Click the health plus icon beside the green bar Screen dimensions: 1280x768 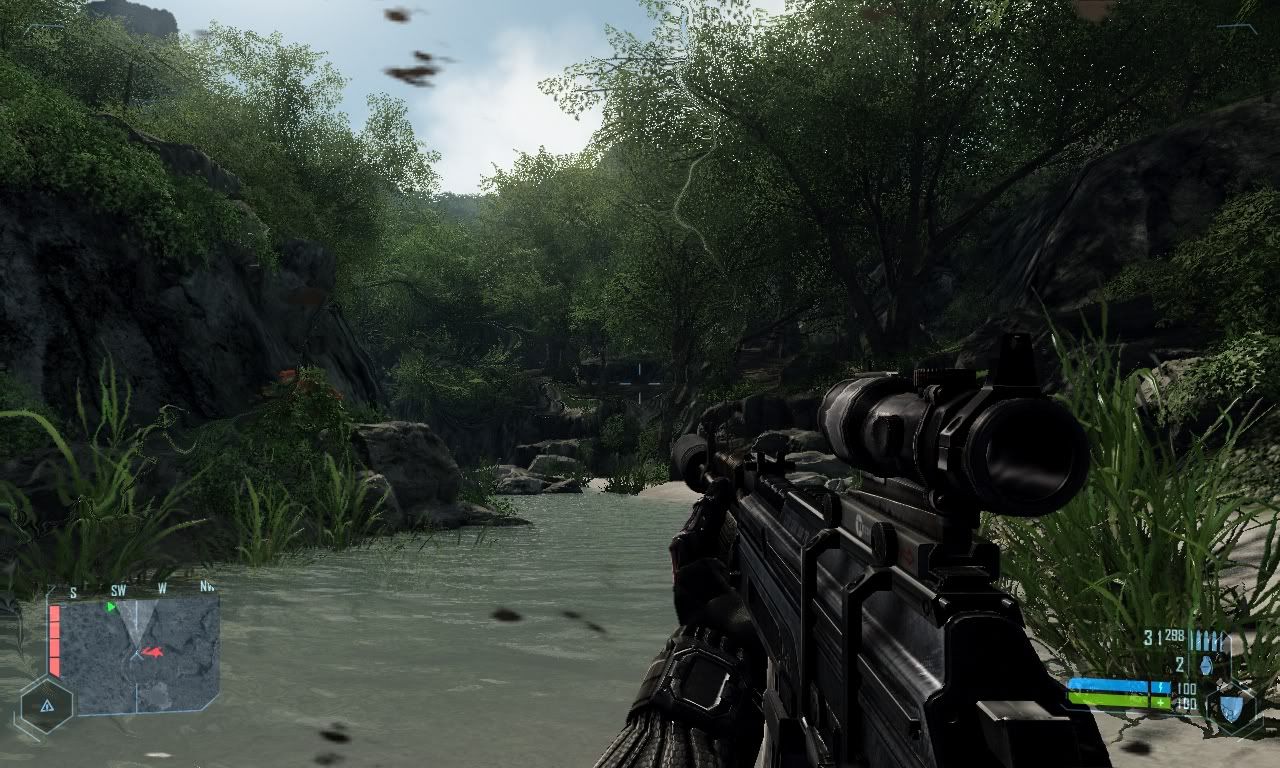(x=1160, y=702)
